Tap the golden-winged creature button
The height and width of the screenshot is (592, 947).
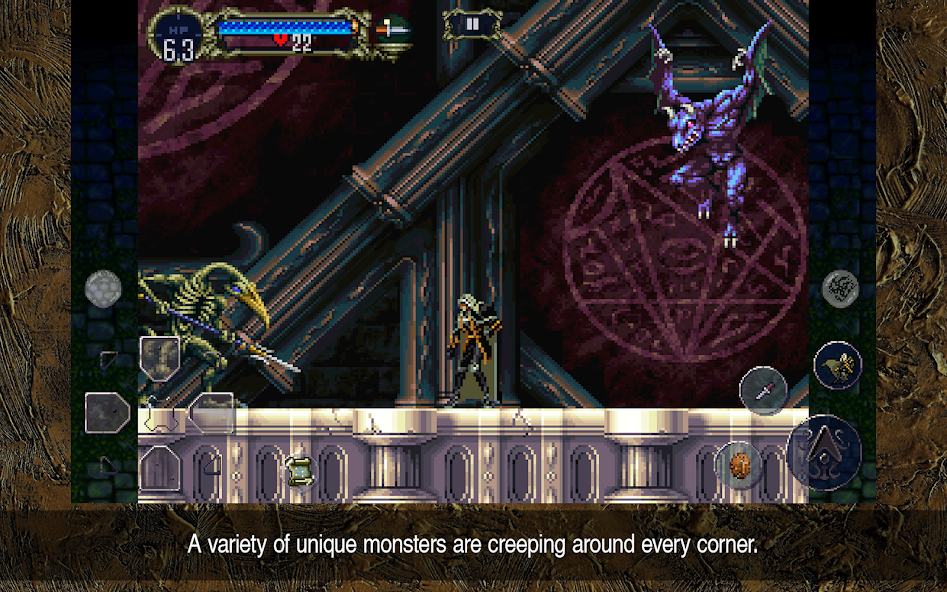tap(838, 365)
